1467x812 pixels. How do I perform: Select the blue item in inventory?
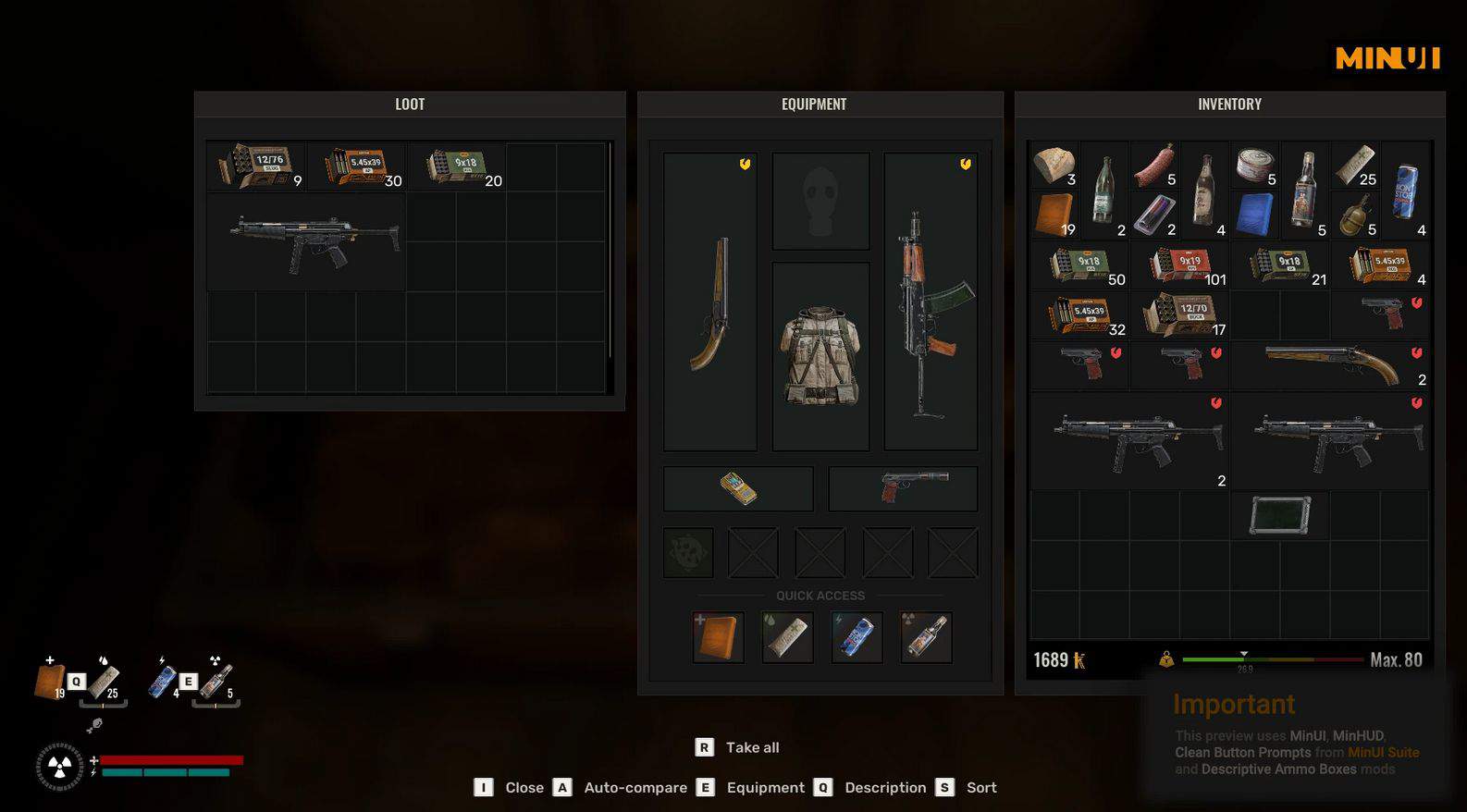tap(1255, 215)
